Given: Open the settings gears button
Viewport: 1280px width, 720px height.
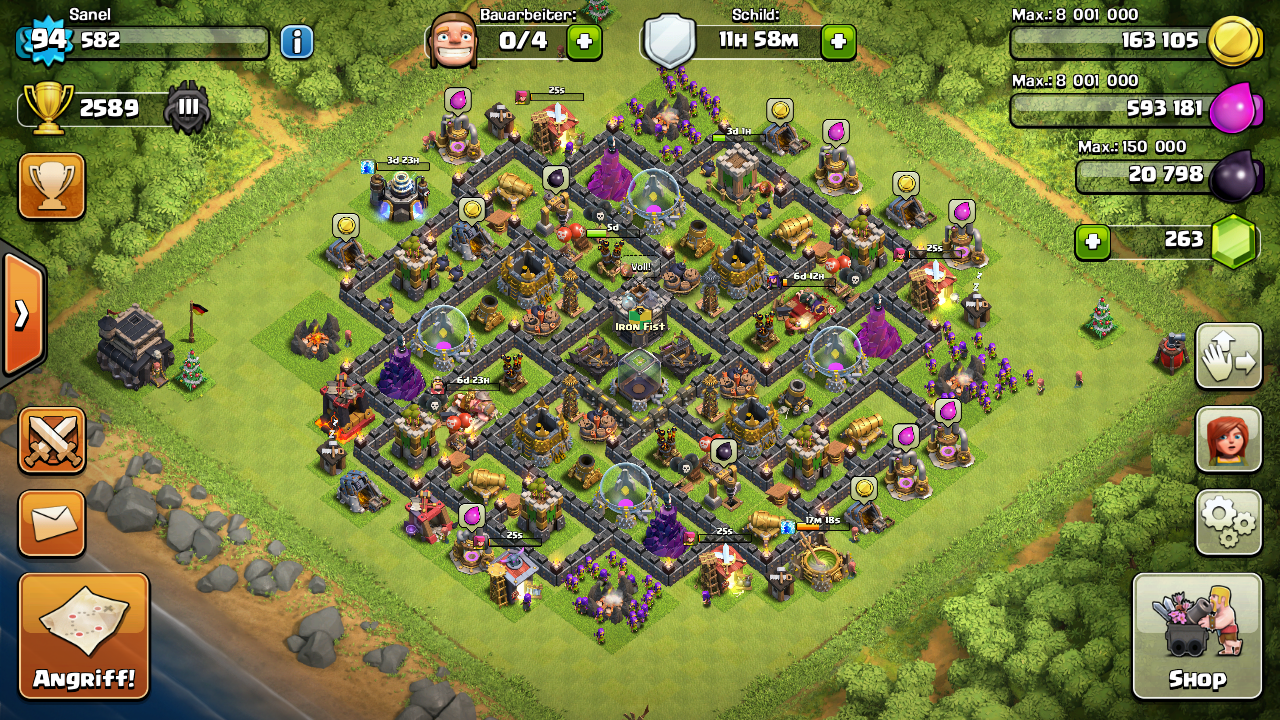Looking at the screenshot, I should (x=1229, y=521).
